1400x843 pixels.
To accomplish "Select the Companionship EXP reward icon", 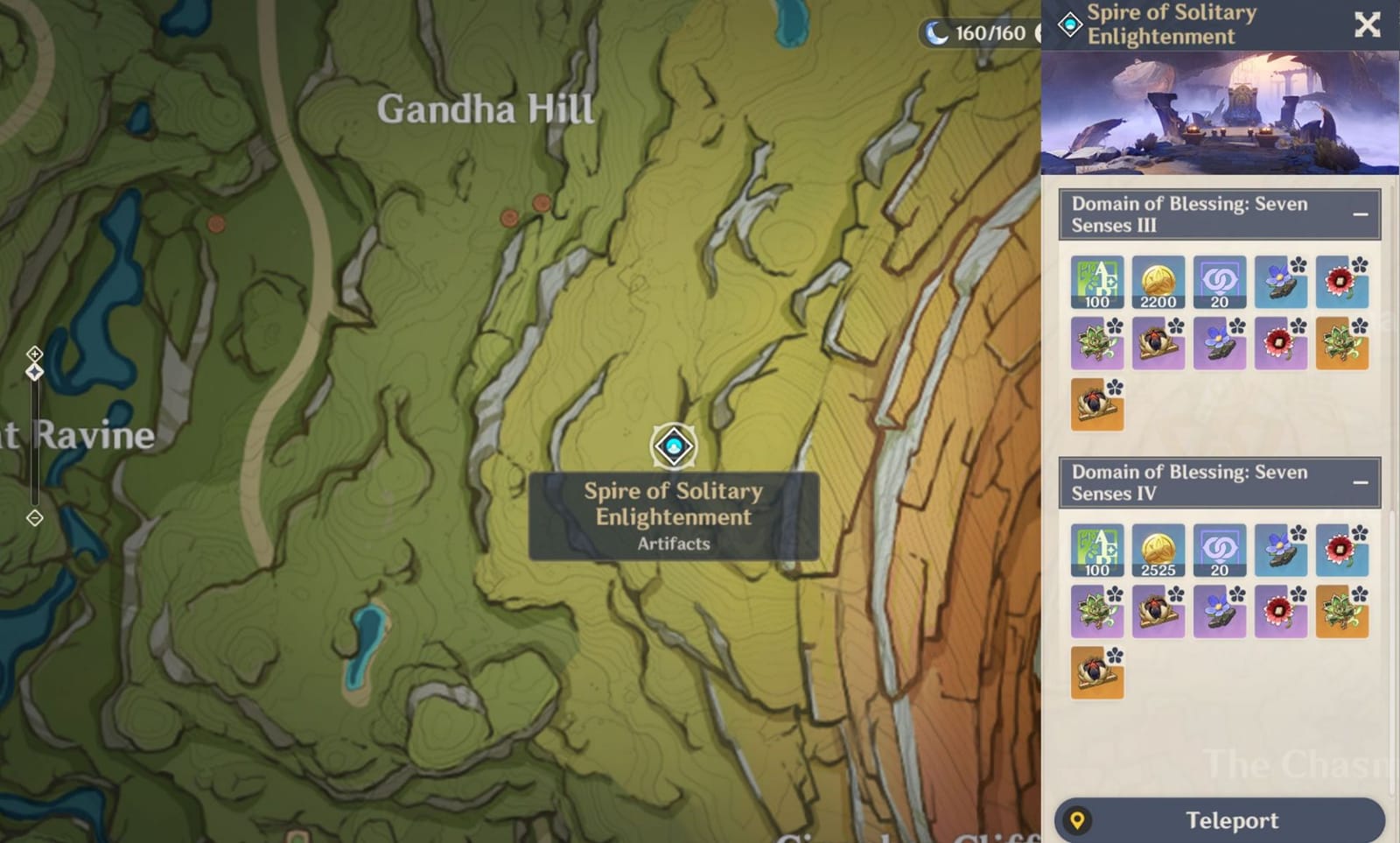I will (x=1220, y=282).
